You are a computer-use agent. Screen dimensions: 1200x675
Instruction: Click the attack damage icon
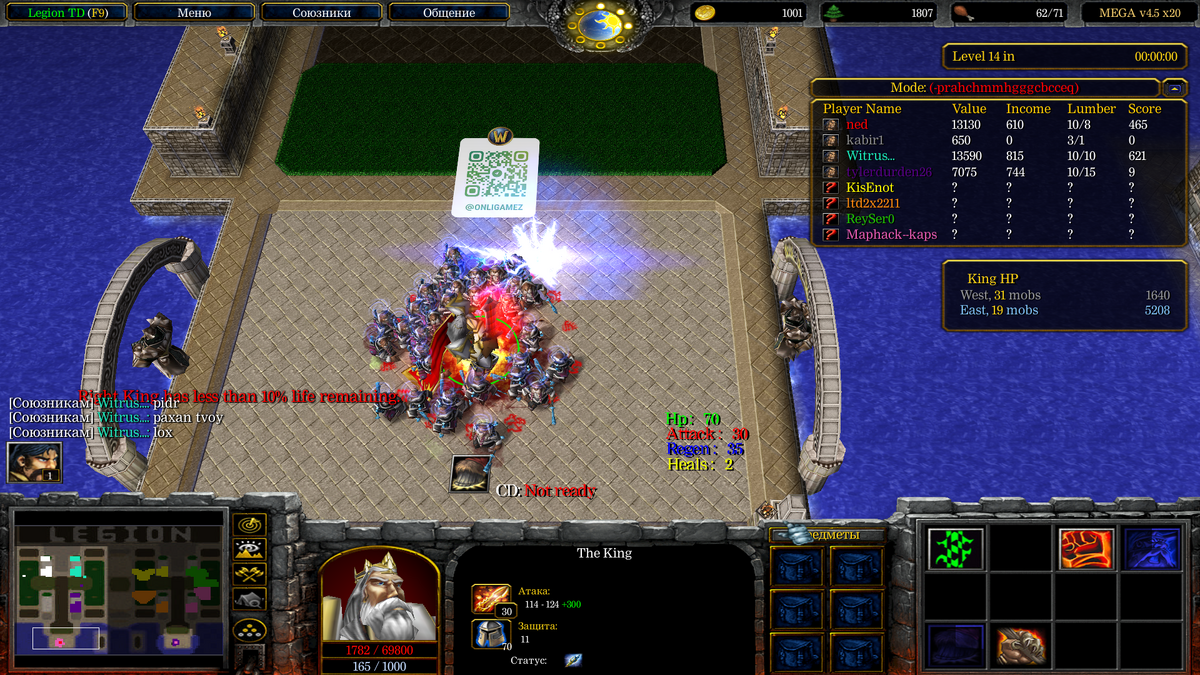[491, 600]
